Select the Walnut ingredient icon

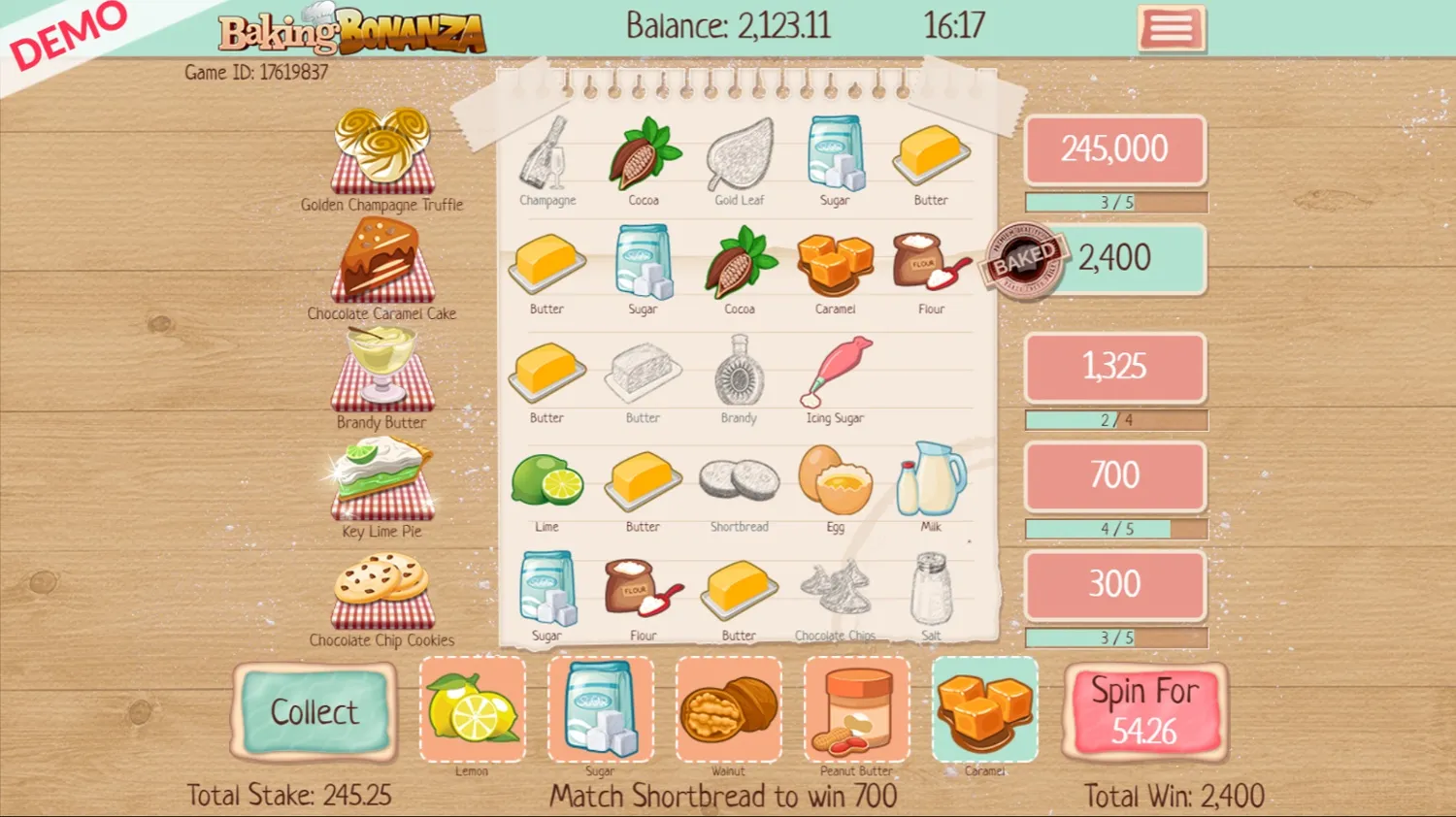point(729,708)
